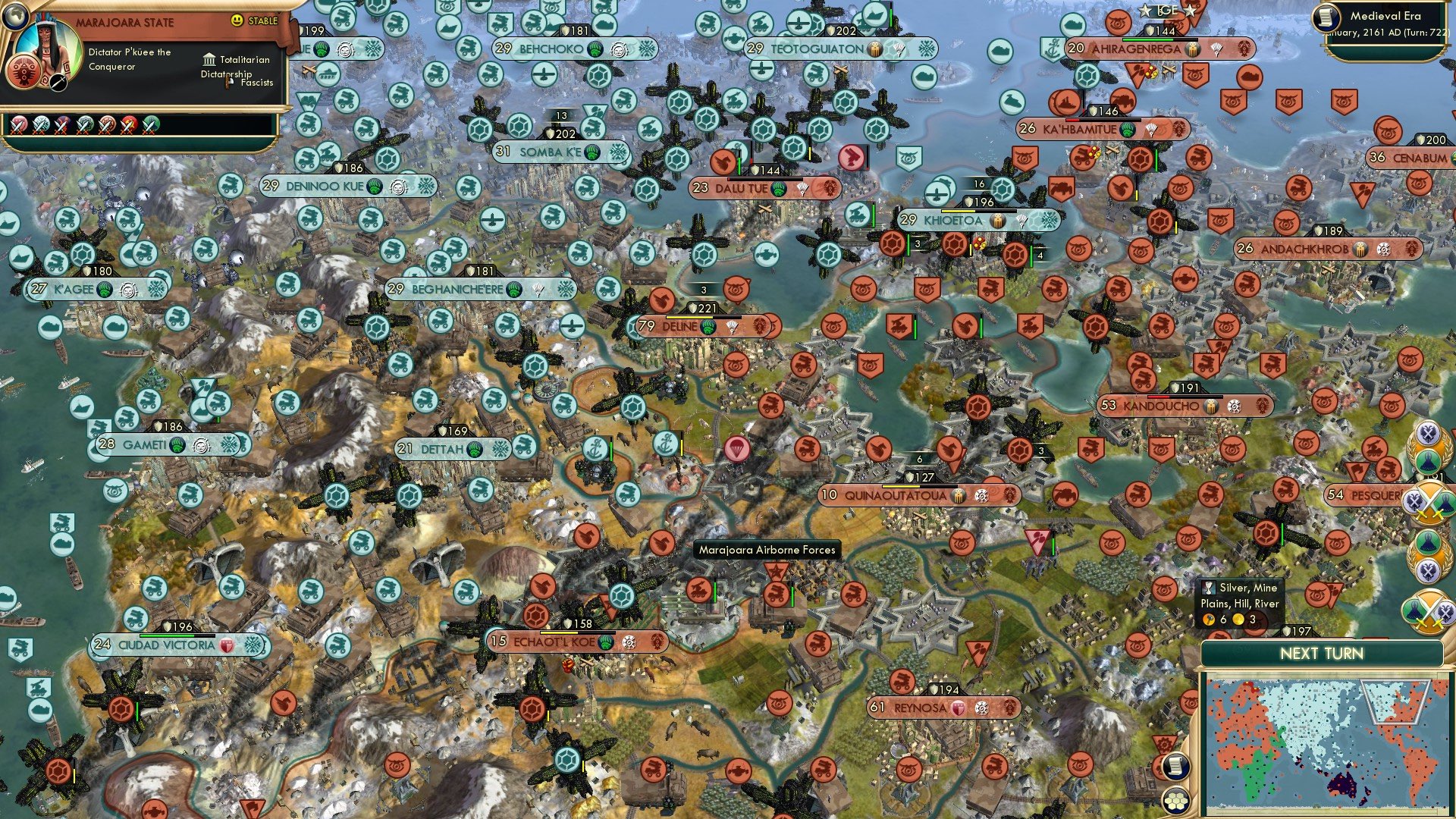
Task: Select the red Marajoara civilization emblem
Action: 23,73
